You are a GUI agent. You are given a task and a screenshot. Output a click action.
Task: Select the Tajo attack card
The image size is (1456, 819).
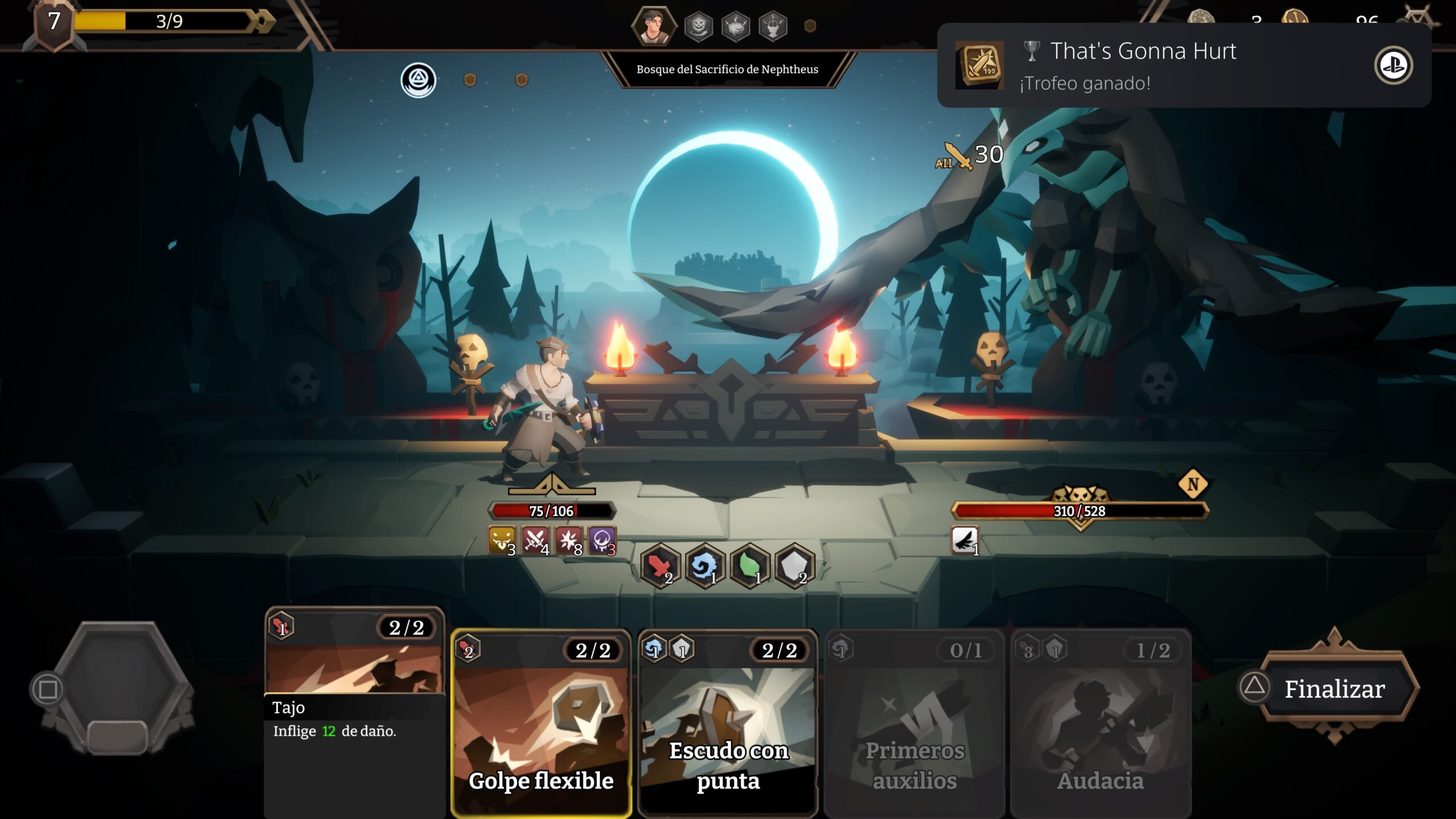354,711
